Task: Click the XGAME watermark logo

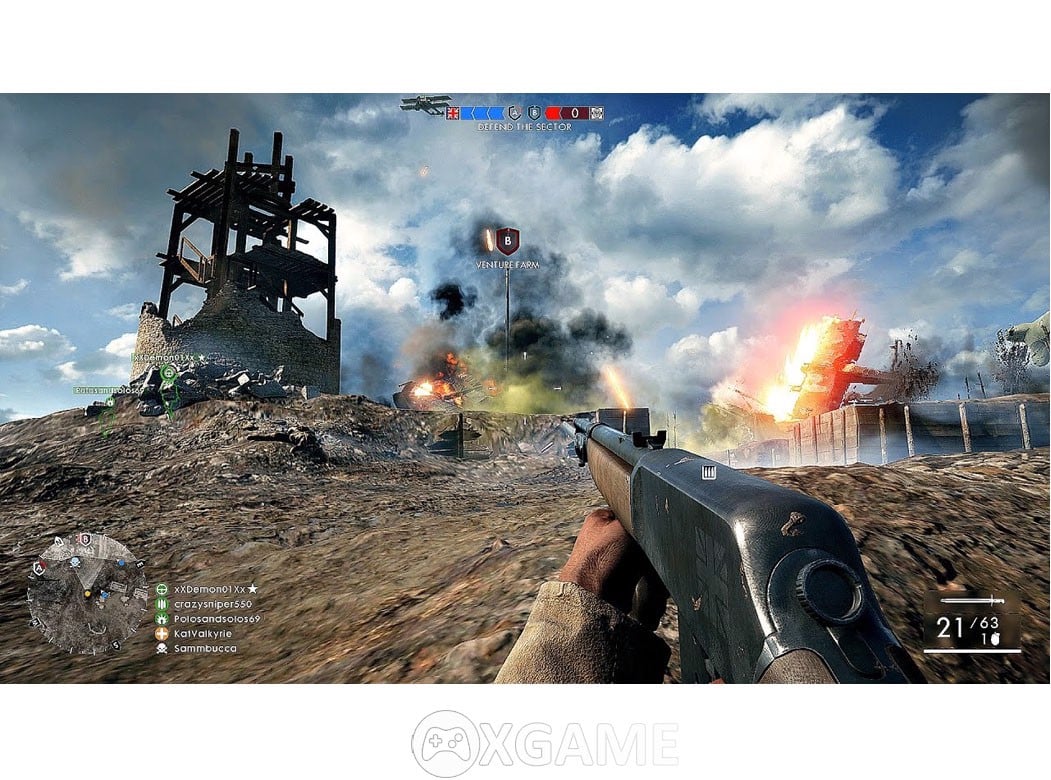Action: (x=544, y=743)
